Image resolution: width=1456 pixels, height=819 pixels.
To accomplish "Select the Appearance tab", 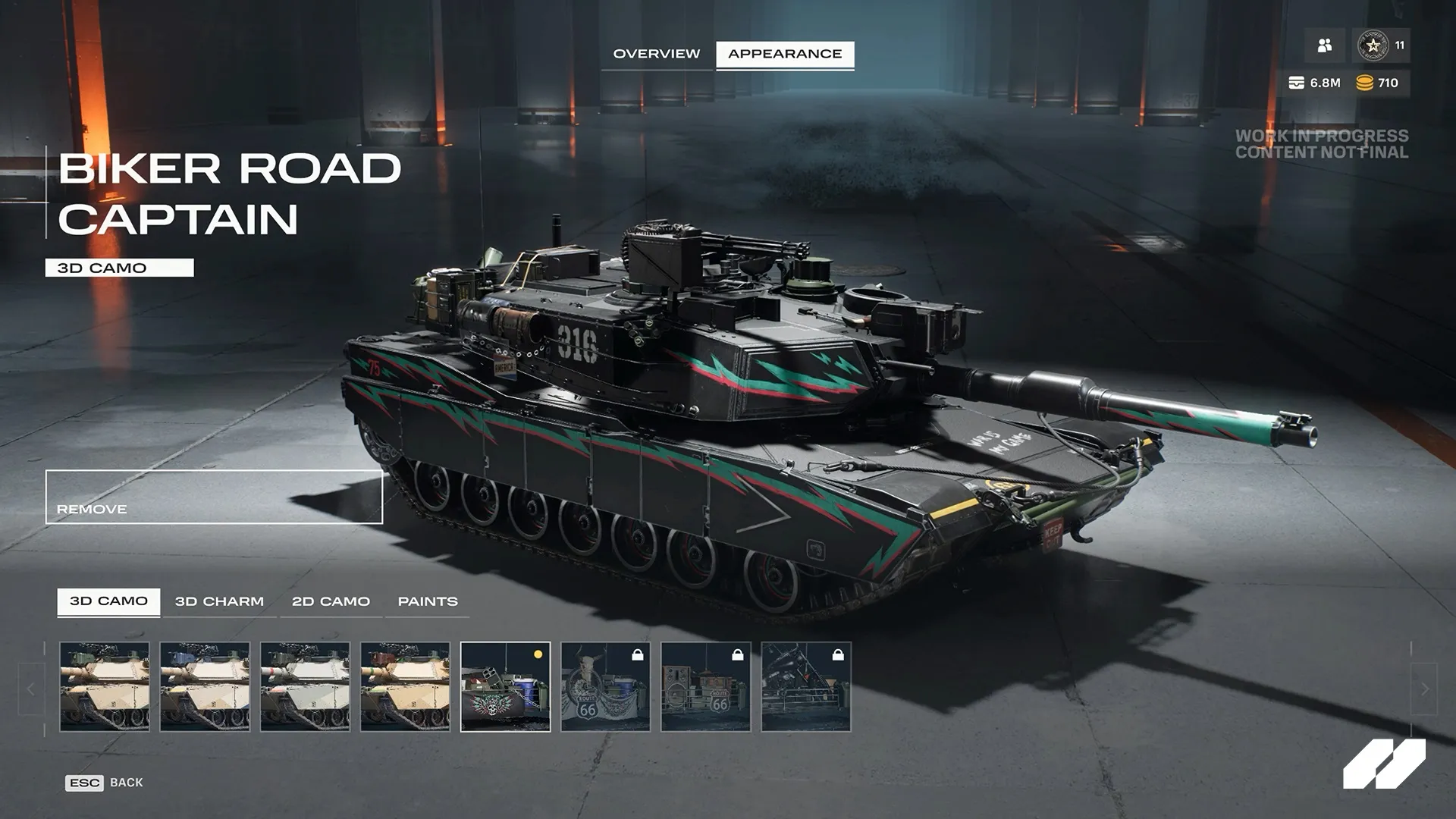I will (x=784, y=54).
